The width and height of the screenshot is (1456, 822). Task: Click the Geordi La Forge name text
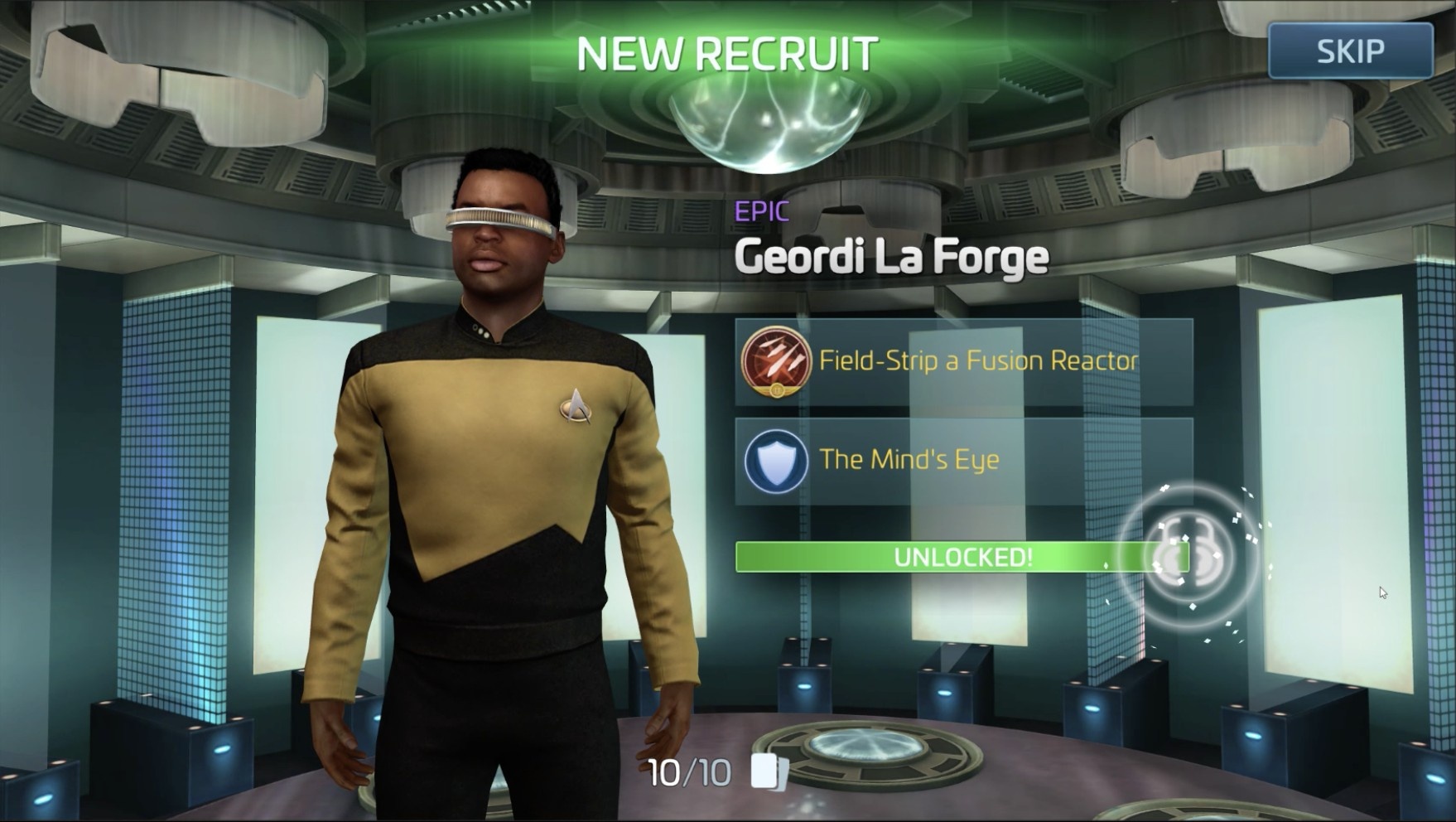pyautogui.click(x=890, y=257)
